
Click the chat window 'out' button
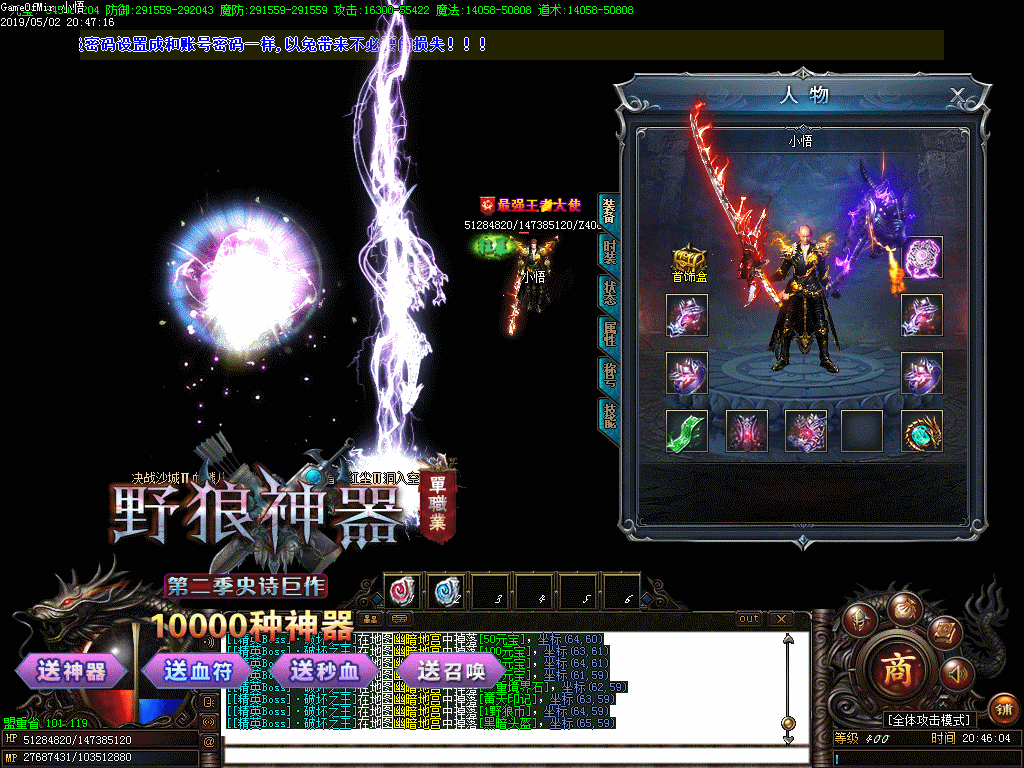click(x=749, y=619)
